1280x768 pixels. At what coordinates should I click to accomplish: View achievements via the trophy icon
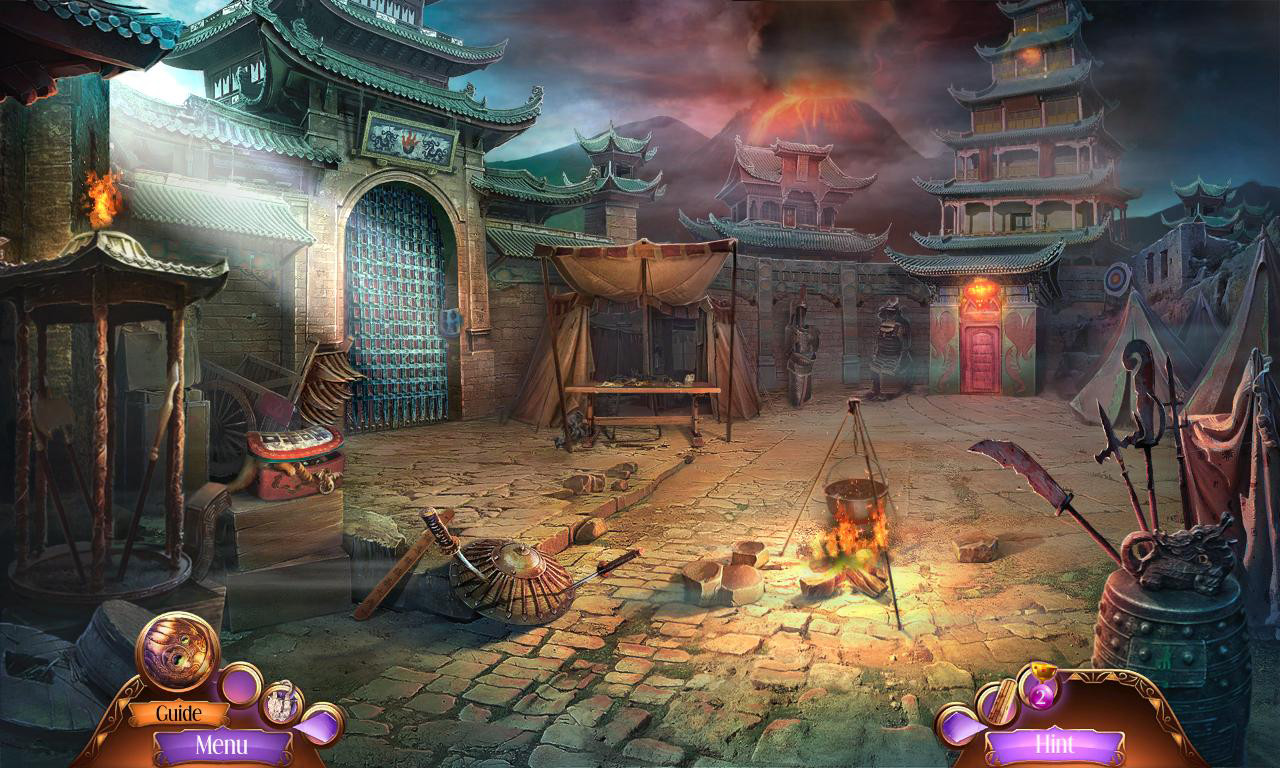coord(1044,670)
